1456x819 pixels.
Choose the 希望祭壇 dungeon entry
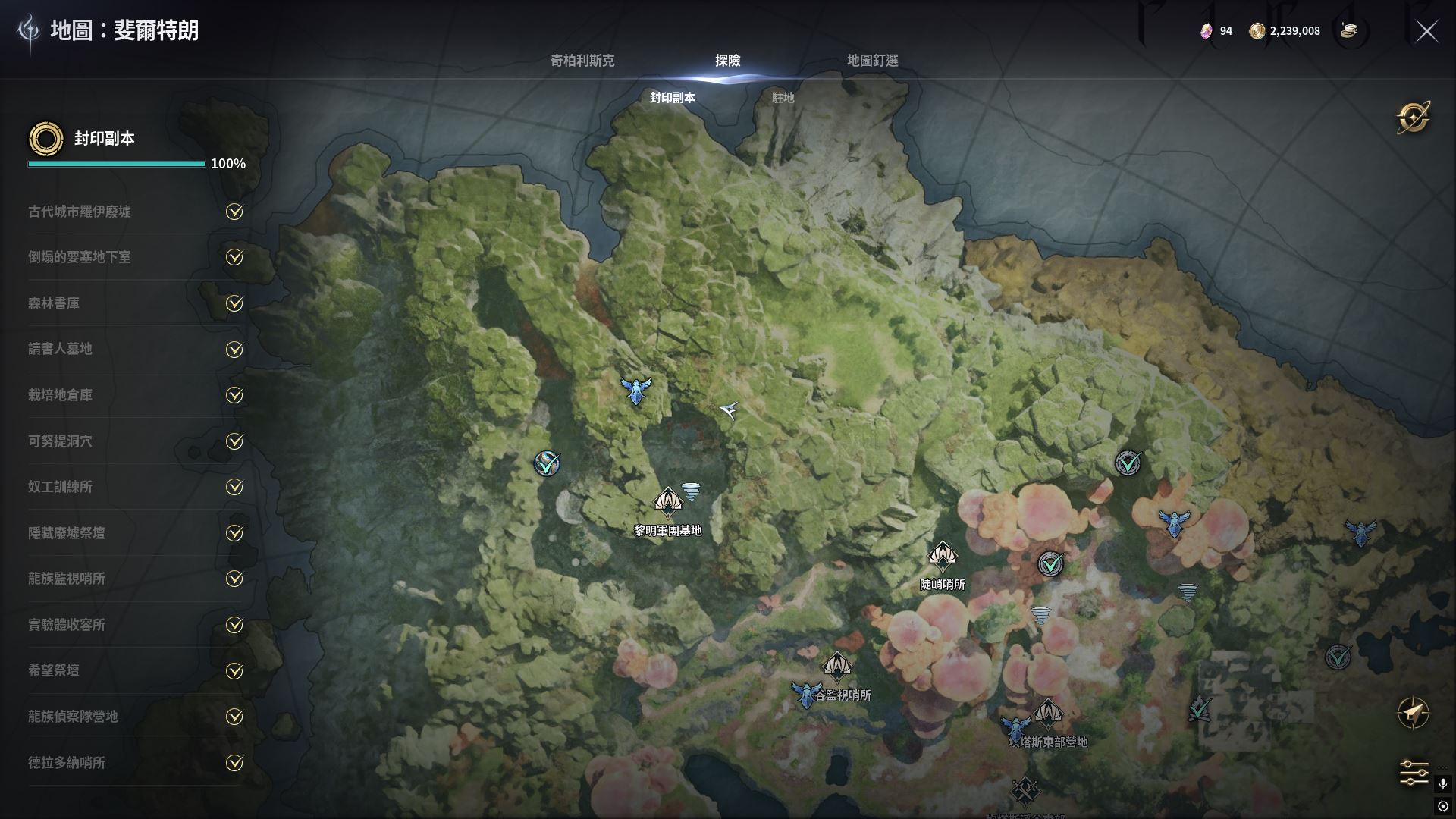(x=54, y=670)
